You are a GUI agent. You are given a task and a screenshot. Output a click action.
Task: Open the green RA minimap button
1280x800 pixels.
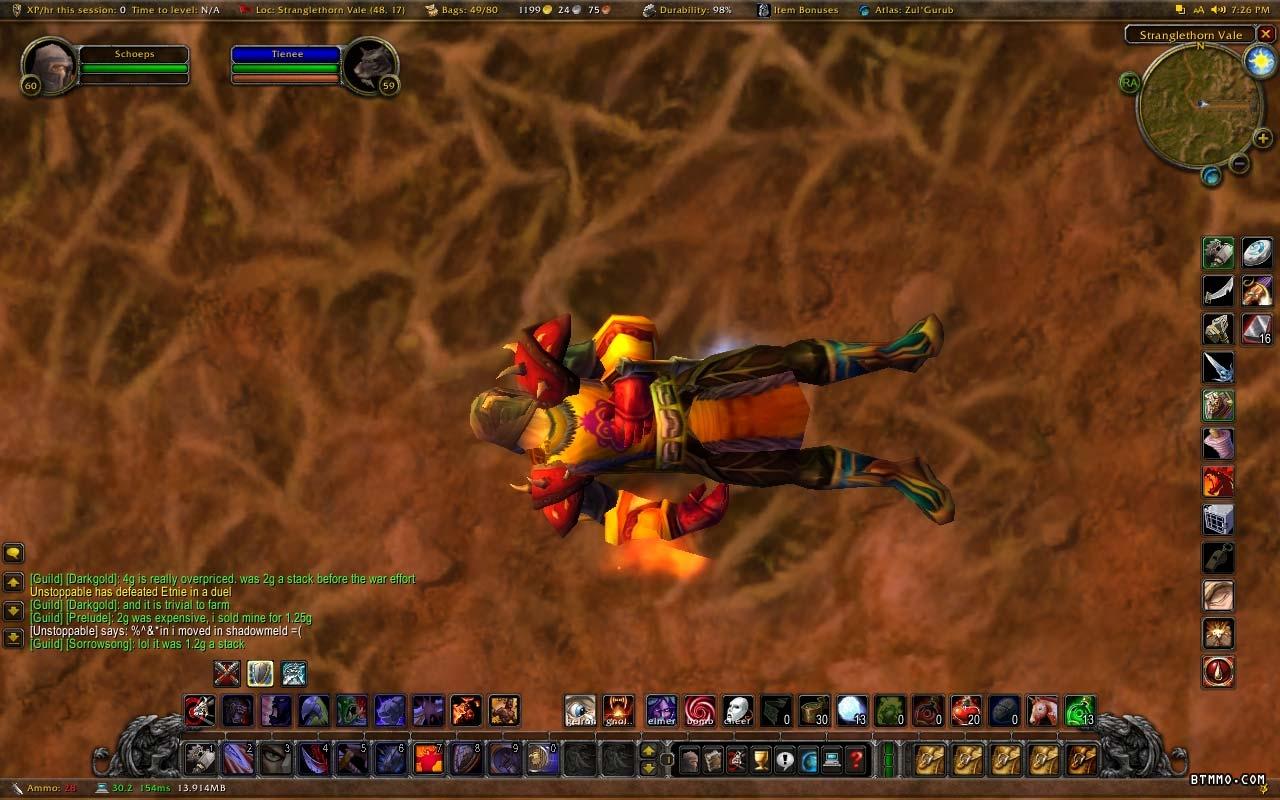coord(1130,83)
